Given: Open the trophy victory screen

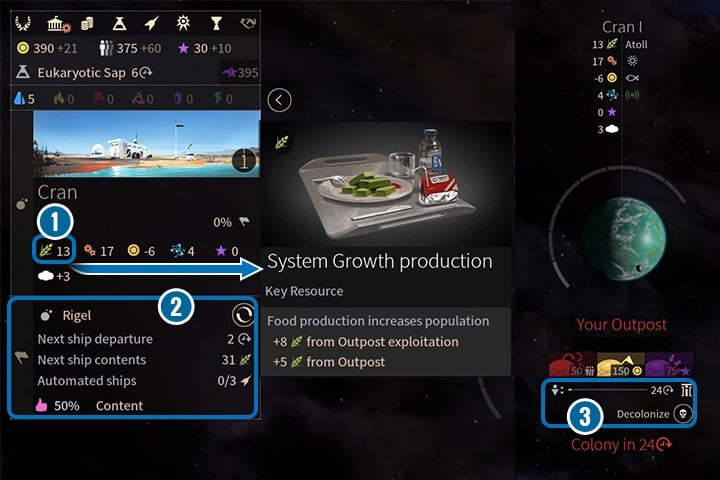Looking at the screenshot, I should point(215,22).
